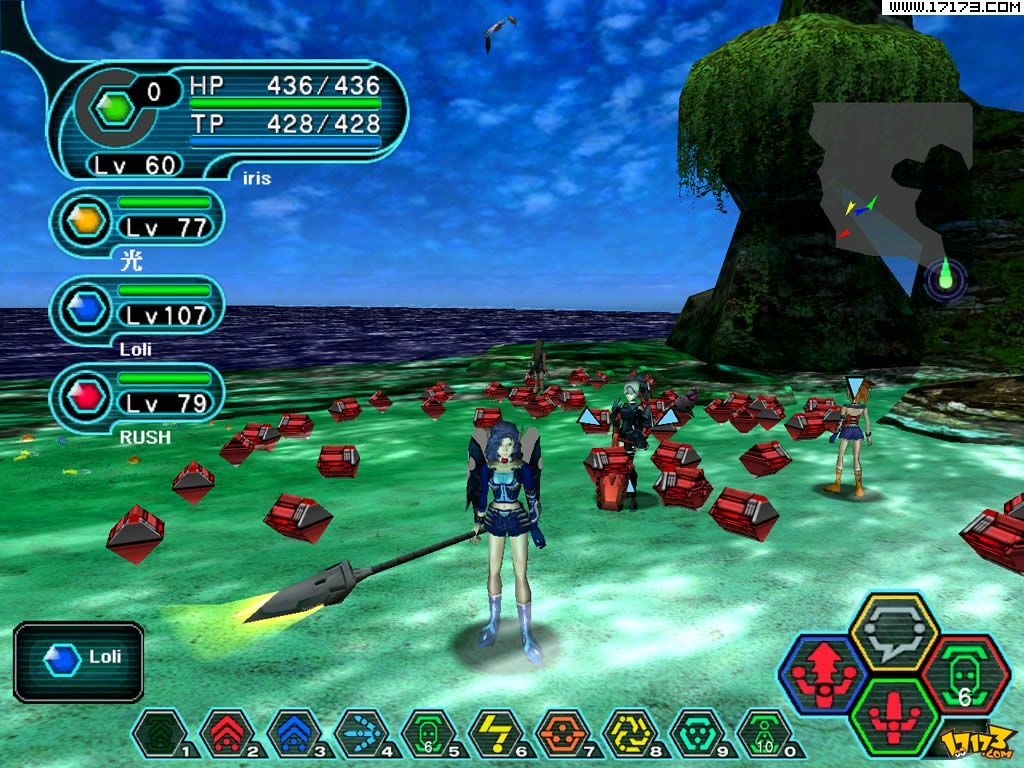1024x768 pixels.
Task: Use the green figure item in slot 0
Action: pos(764,734)
